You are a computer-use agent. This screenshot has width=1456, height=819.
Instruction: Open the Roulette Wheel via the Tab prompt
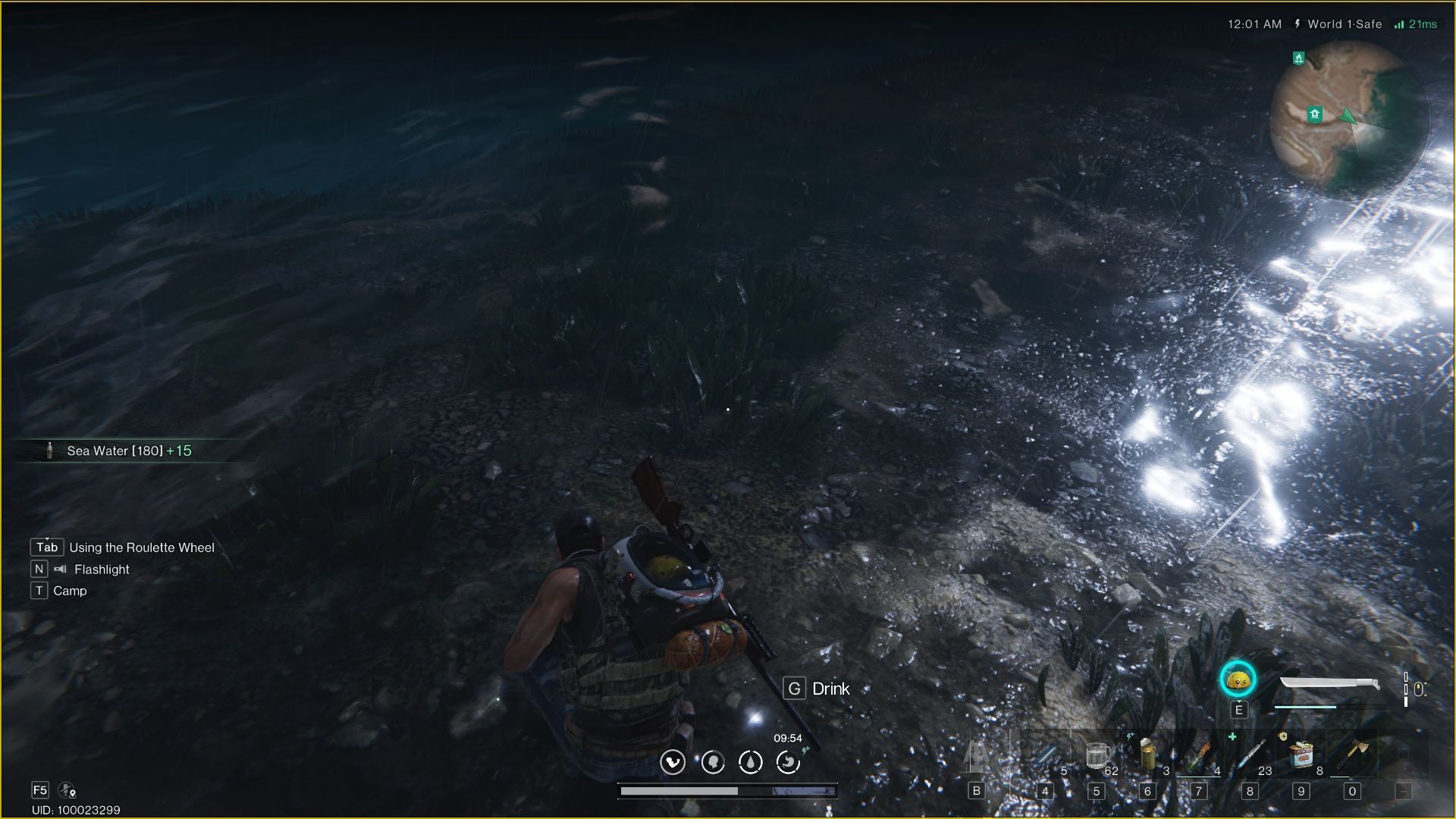[x=46, y=547]
